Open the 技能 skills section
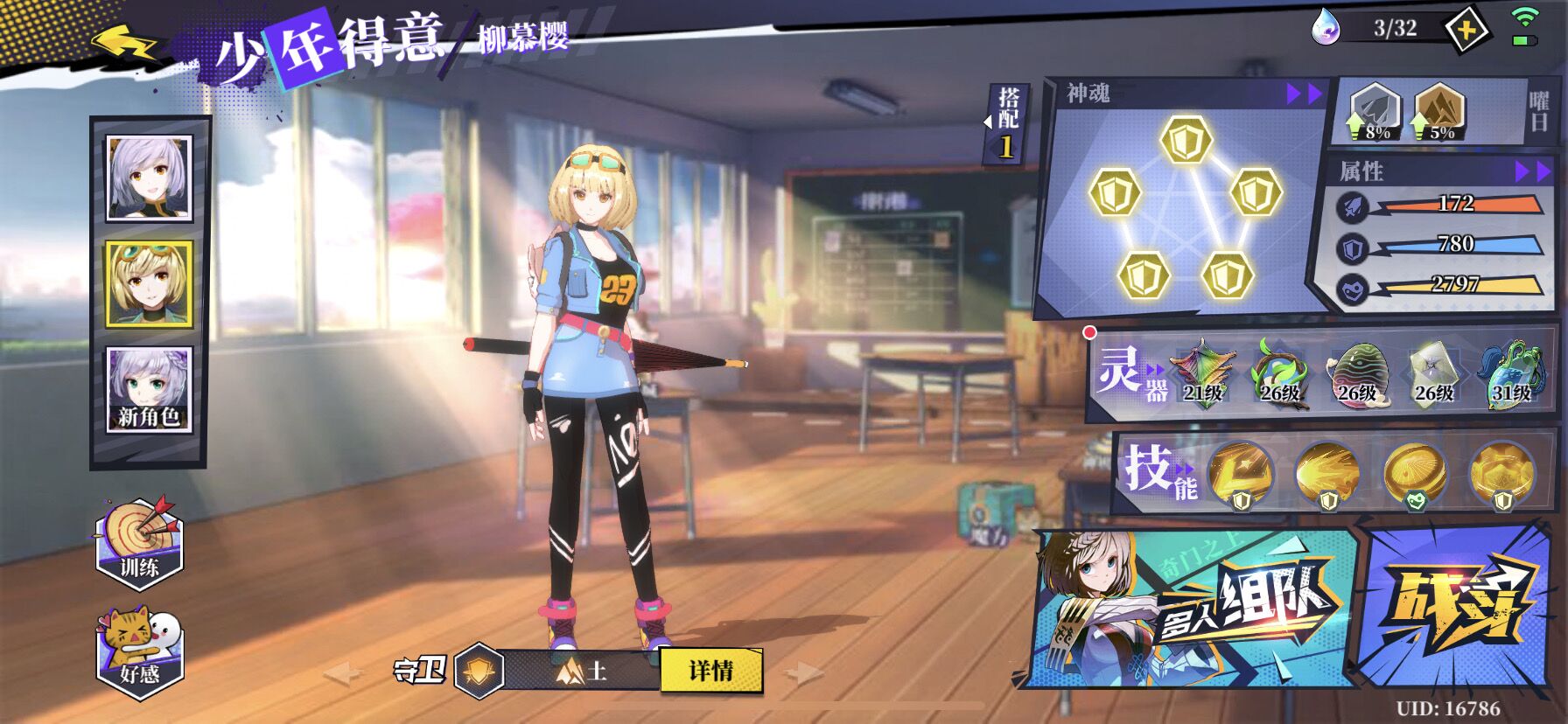This screenshot has height=724, width=1568. point(1158,472)
